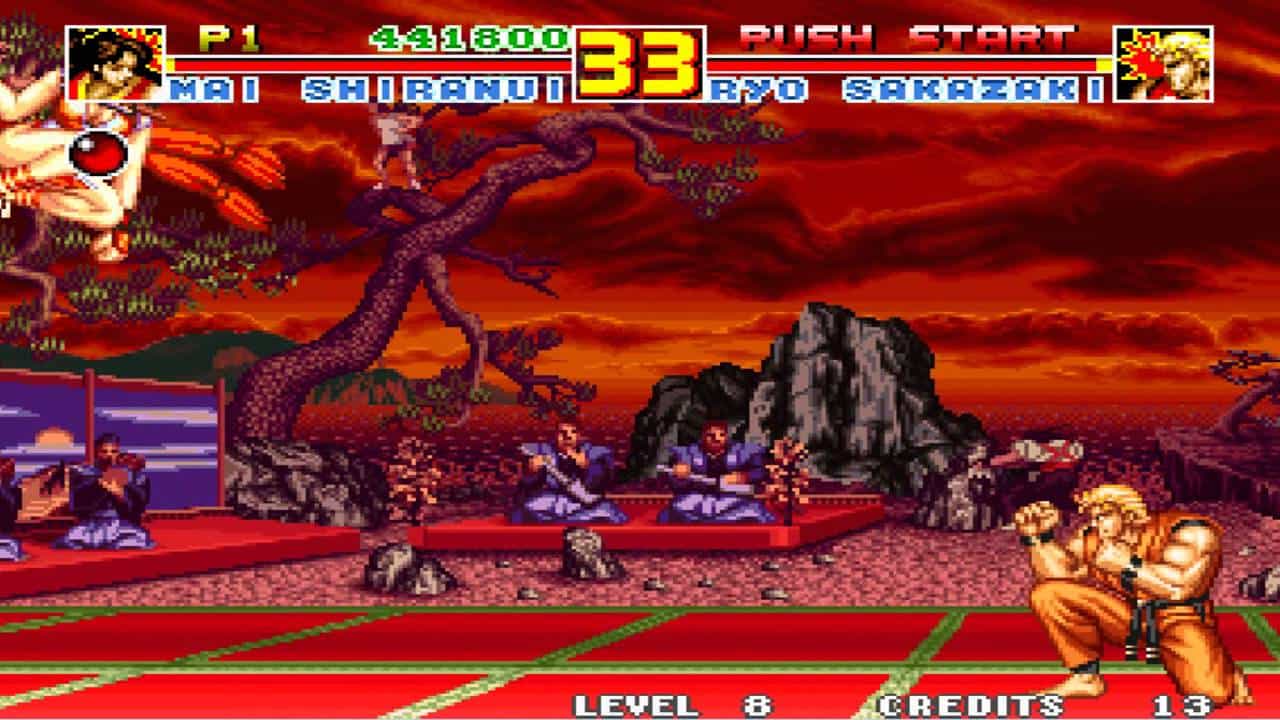Click Mai Shiranui's character portrait

tap(115, 64)
